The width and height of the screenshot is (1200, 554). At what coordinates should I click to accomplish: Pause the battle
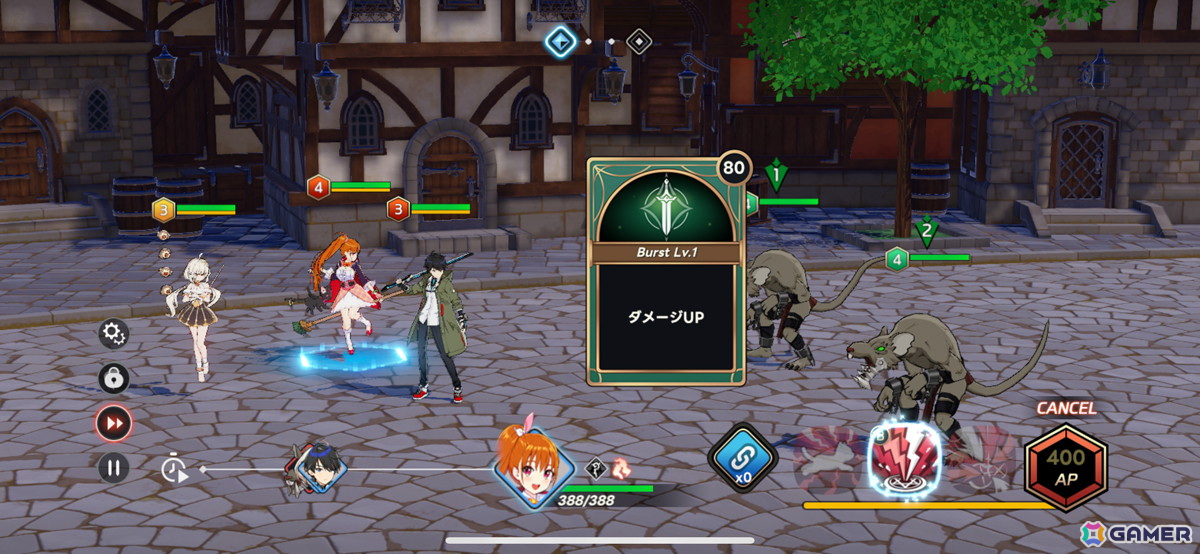click(113, 467)
